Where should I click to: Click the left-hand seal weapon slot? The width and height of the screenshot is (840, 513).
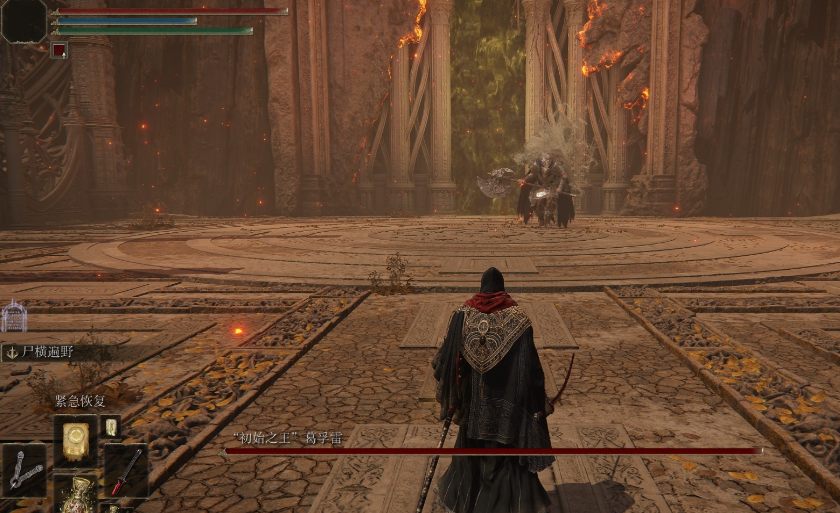tap(24, 472)
